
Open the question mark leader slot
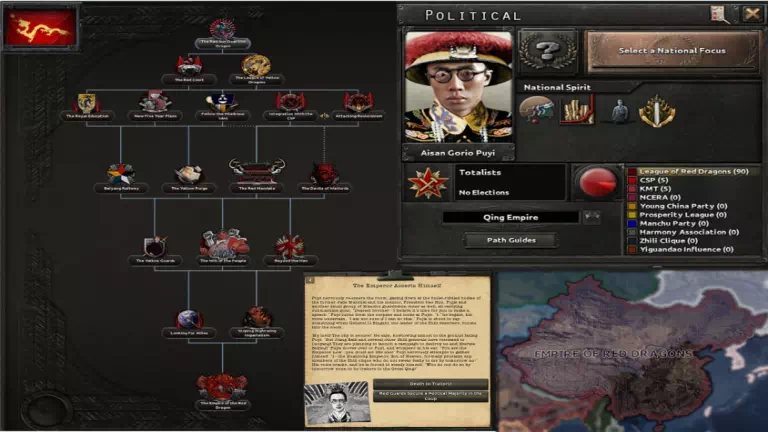point(548,50)
